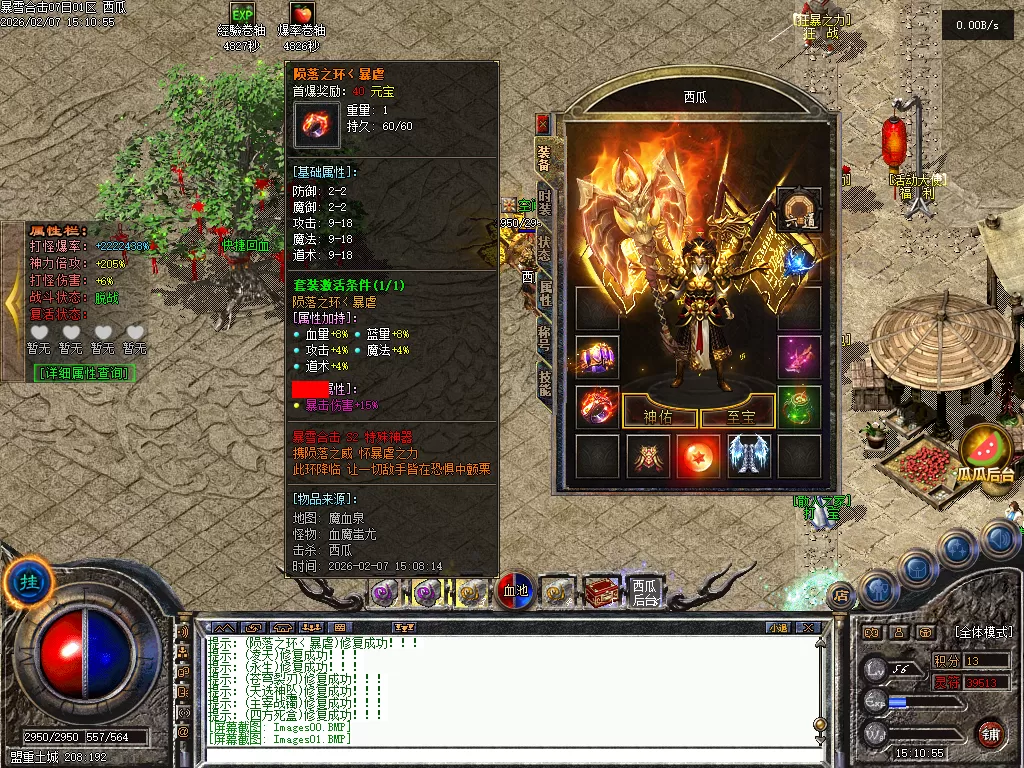The height and width of the screenshot is (768, 1024).
Task: Select the 六道 equipment slot
Action: click(798, 208)
